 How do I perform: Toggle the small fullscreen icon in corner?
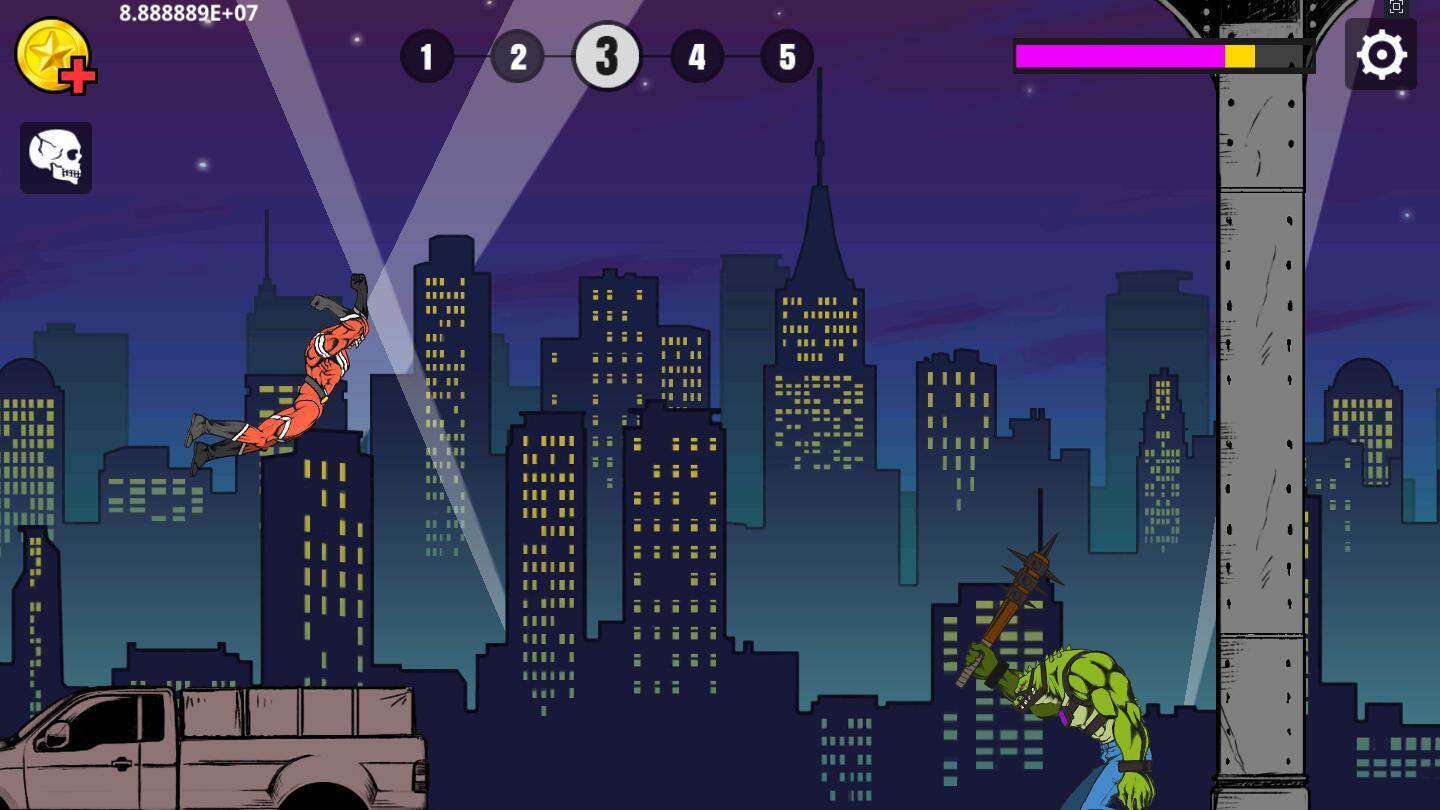pos(1397,7)
